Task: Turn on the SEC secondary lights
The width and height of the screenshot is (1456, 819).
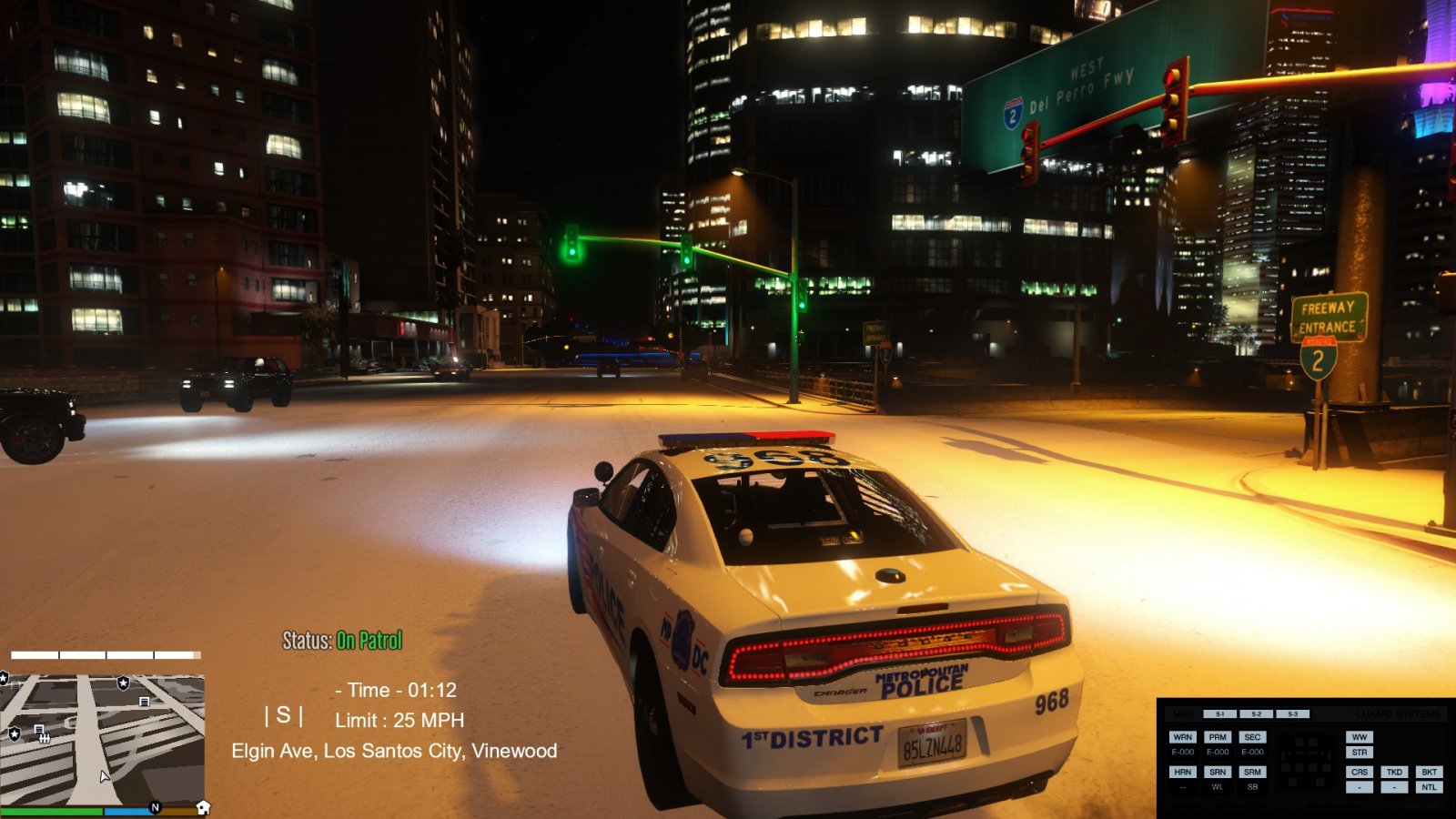Action: pyautogui.click(x=1252, y=737)
